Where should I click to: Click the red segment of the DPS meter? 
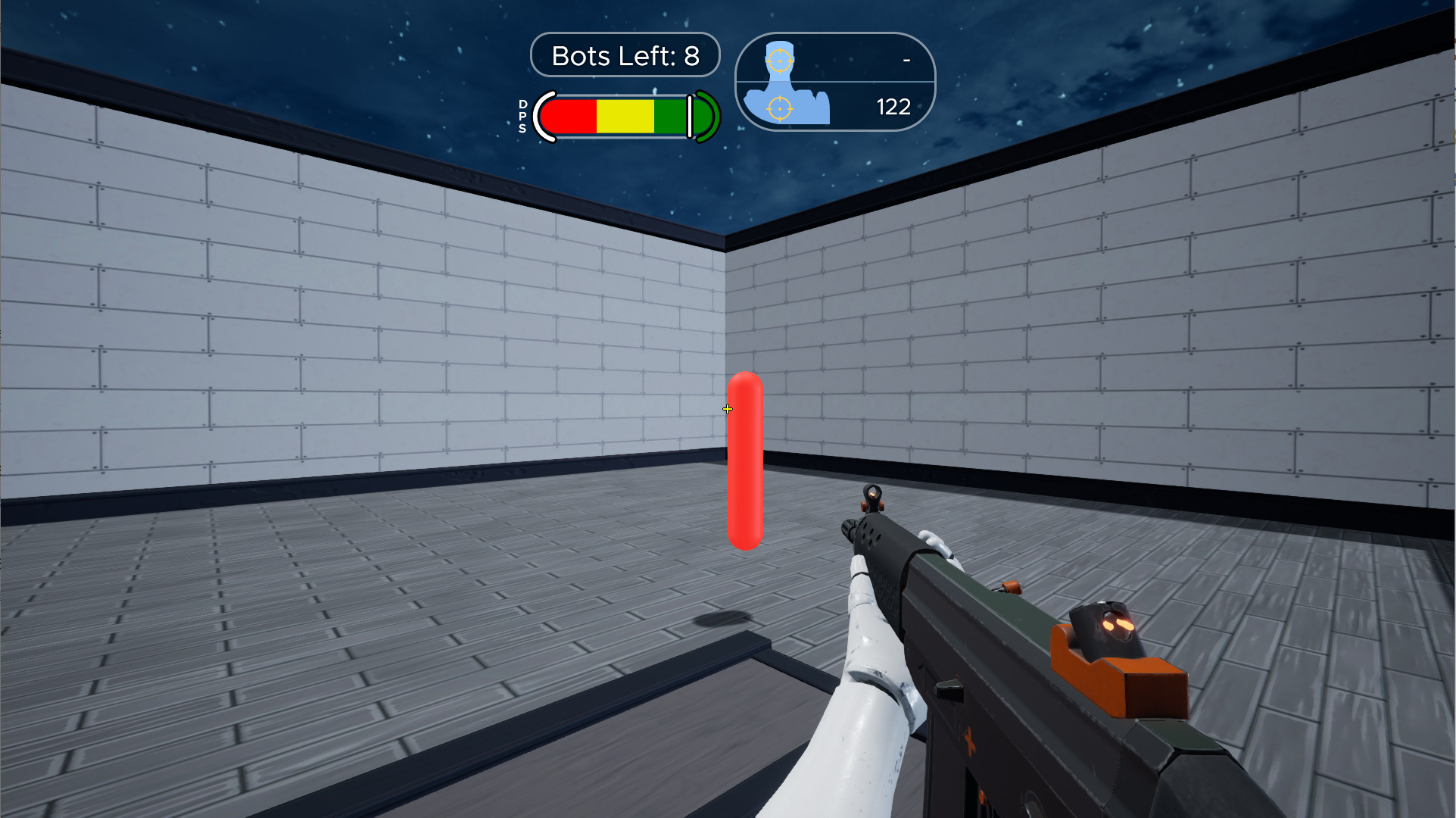pyautogui.click(x=572, y=115)
